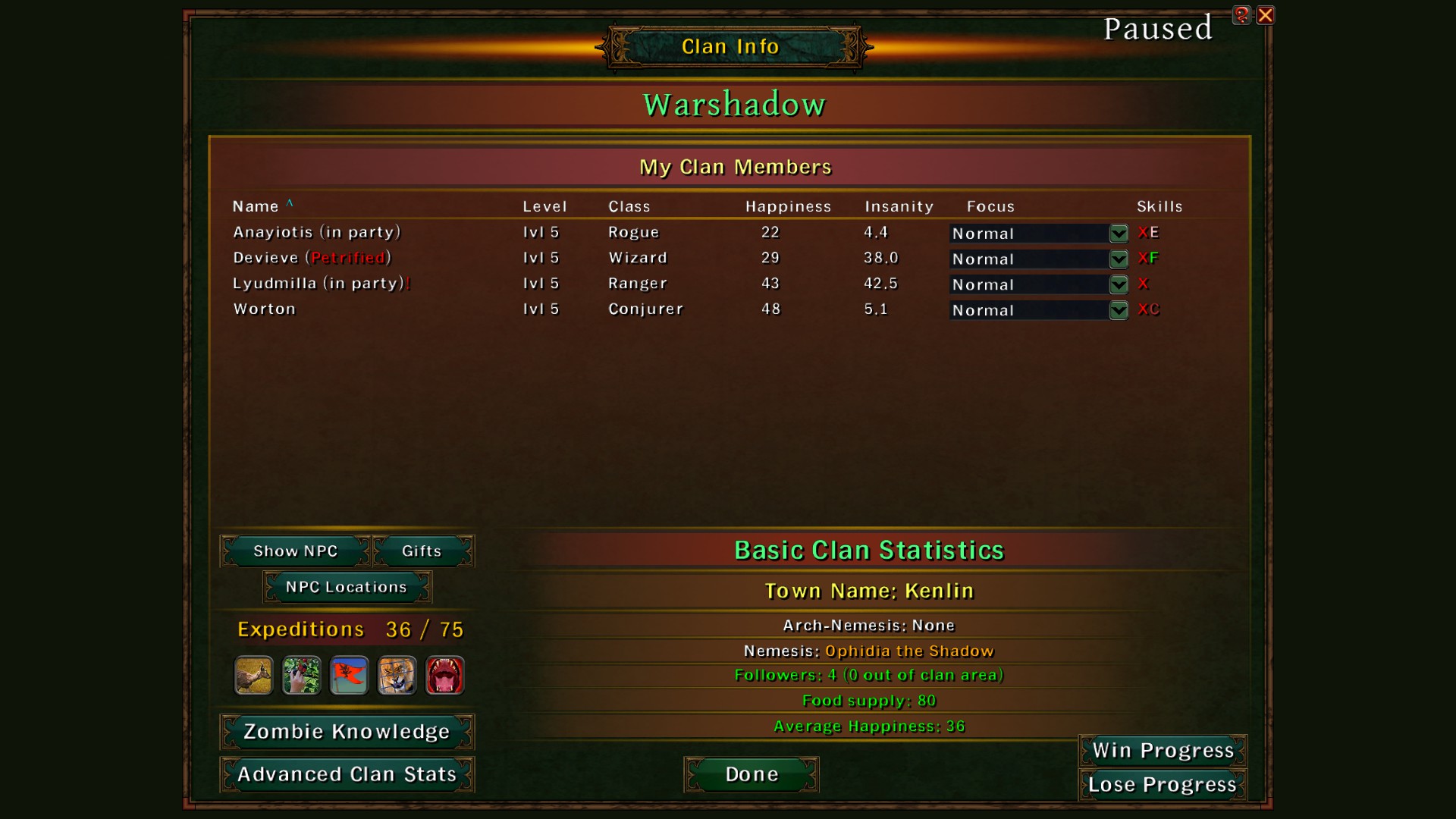Open Anayiotis's focus dropdown

click(1118, 234)
